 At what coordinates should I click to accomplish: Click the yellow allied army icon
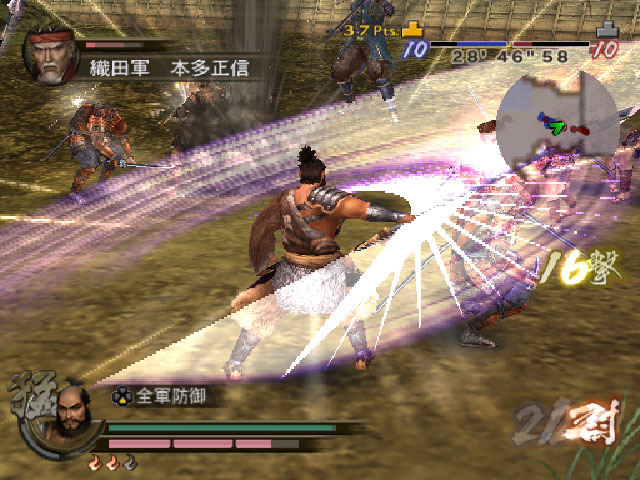click(414, 31)
